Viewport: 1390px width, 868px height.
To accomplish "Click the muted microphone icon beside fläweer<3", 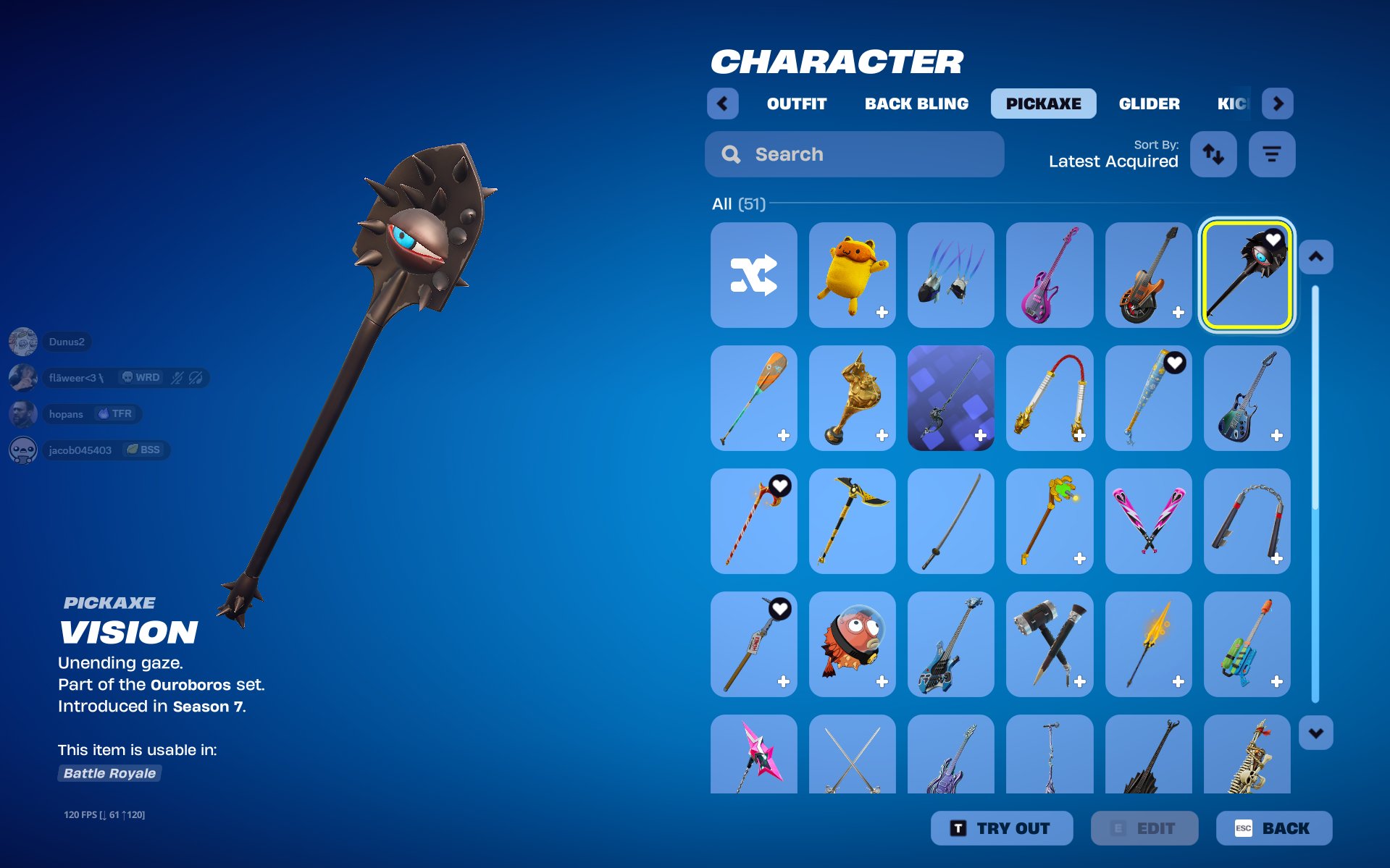I will 177,378.
